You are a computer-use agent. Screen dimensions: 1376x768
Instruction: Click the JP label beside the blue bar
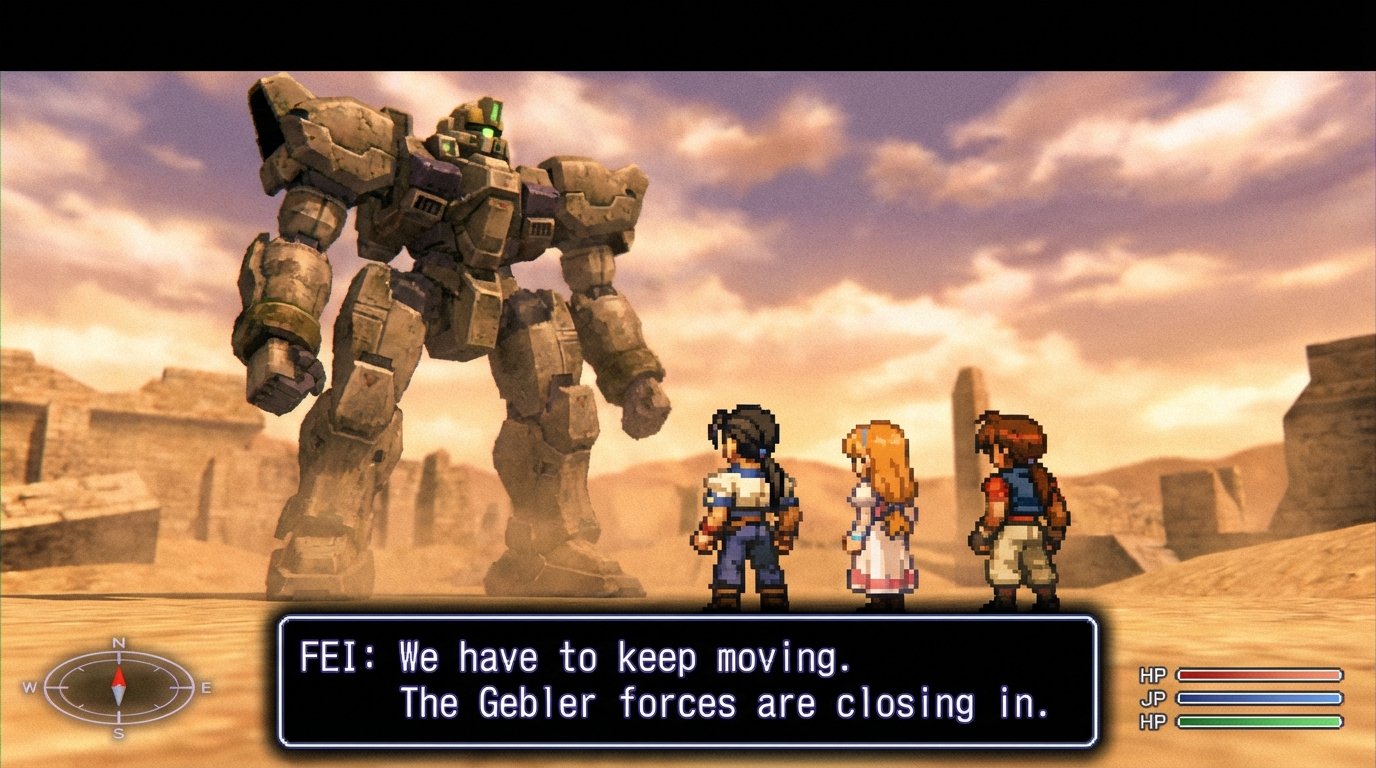(x=1152, y=697)
